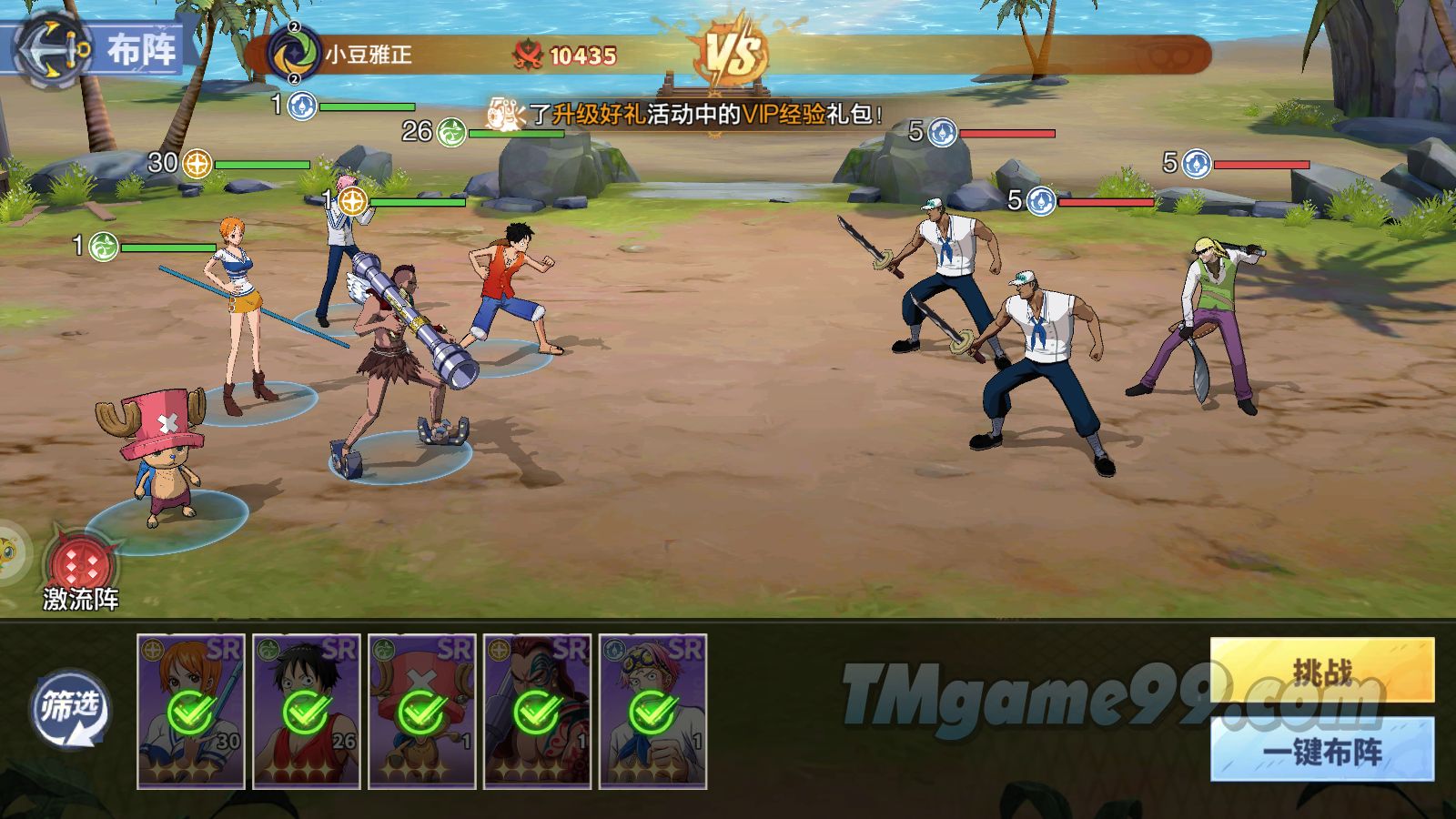Select the Nami hero card
Image resolution: width=1456 pixels, height=819 pixels.
(x=191, y=711)
